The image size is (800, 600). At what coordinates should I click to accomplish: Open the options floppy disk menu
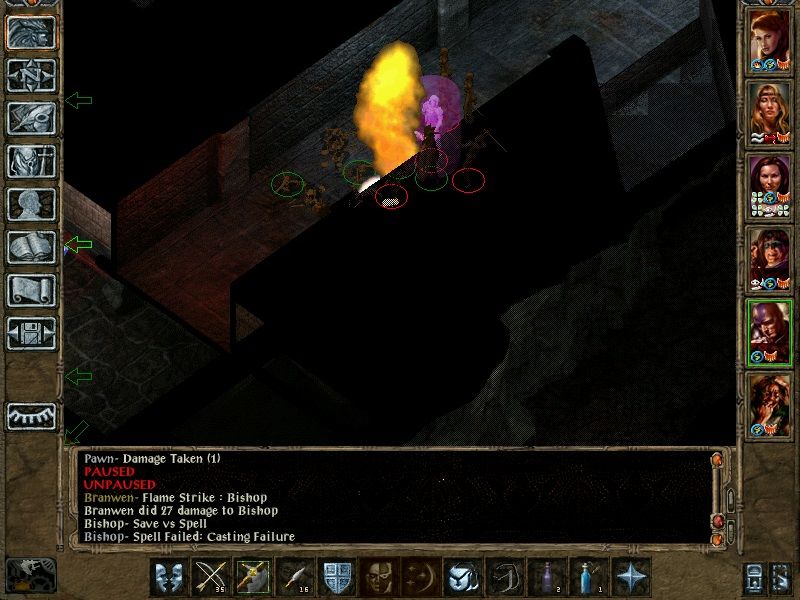pyautogui.click(x=32, y=333)
